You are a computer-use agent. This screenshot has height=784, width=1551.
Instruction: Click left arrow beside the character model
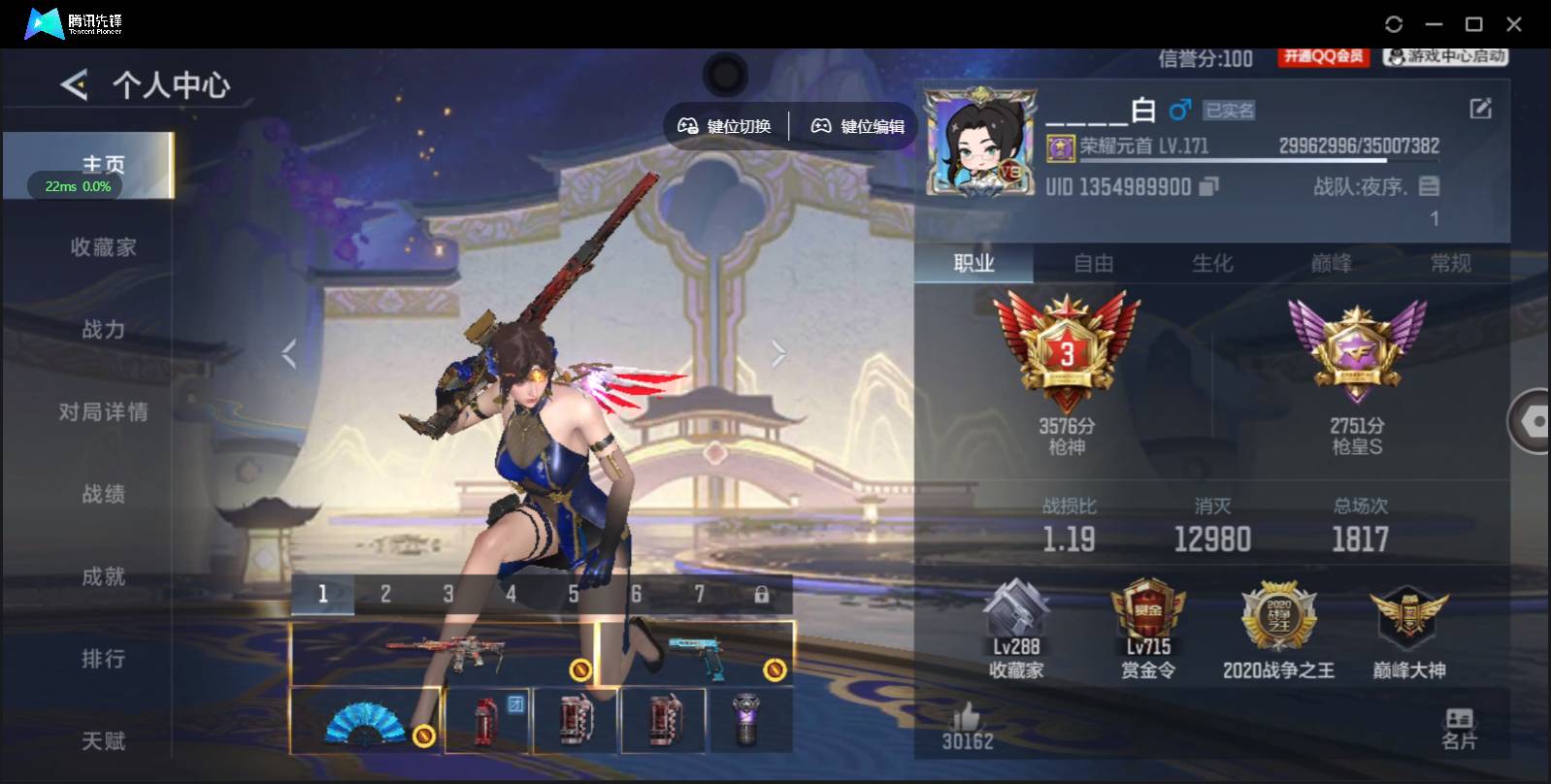point(288,353)
